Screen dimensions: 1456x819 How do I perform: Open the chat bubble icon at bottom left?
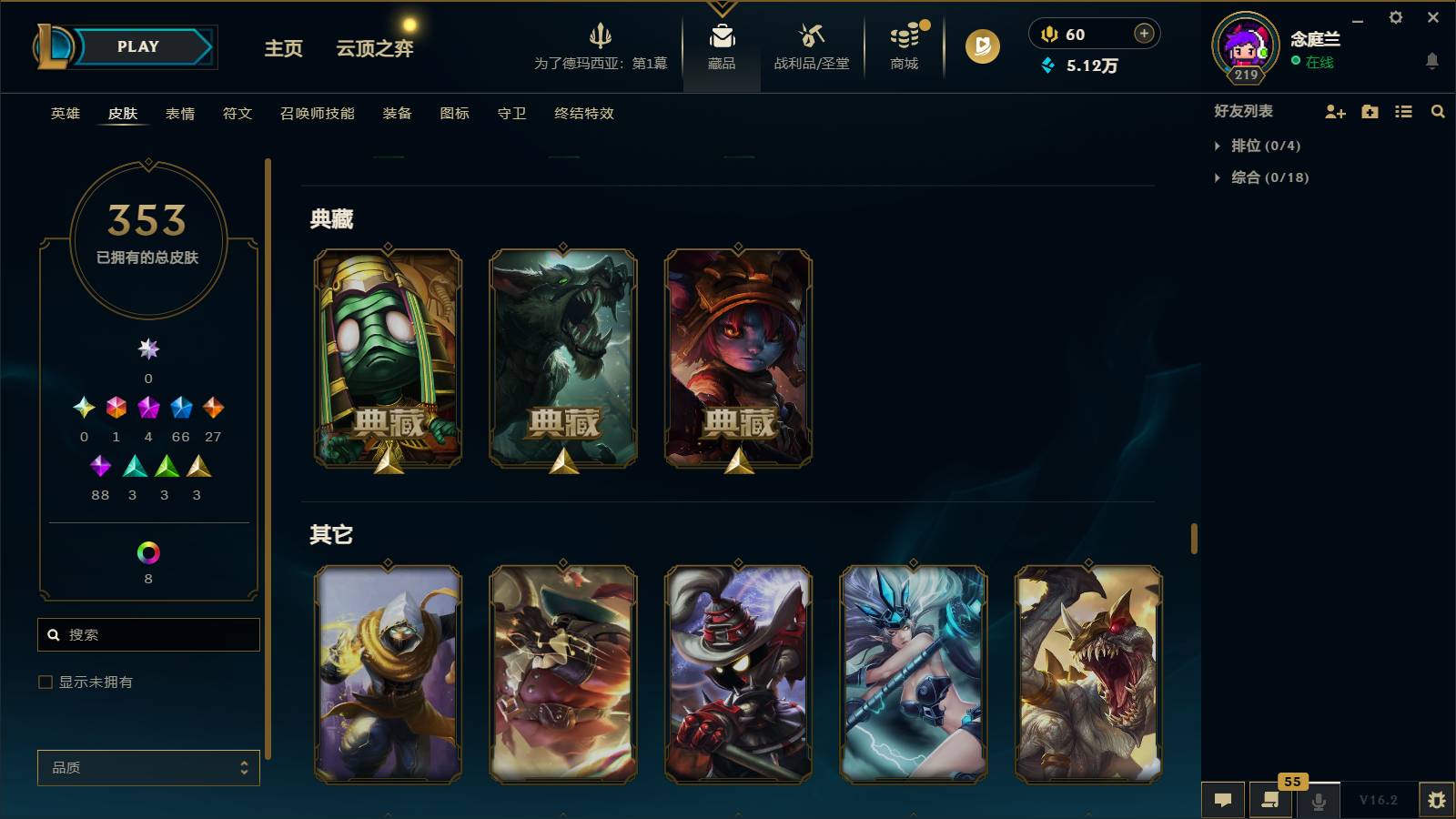pyautogui.click(x=1223, y=800)
